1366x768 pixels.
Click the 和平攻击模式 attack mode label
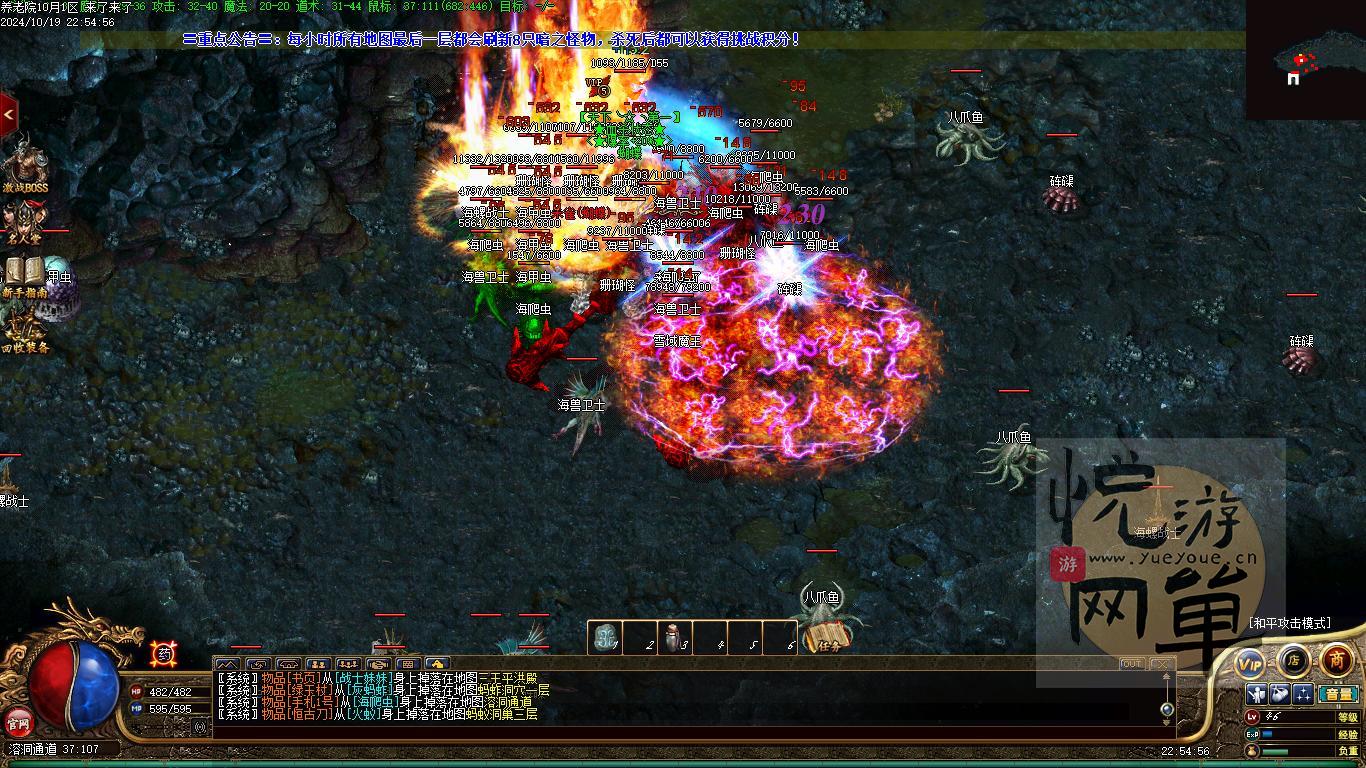(1290, 622)
